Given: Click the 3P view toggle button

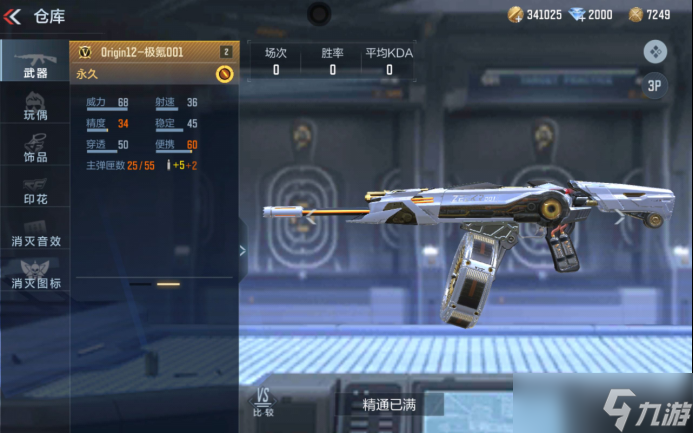Looking at the screenshot, I should [655, 86].
